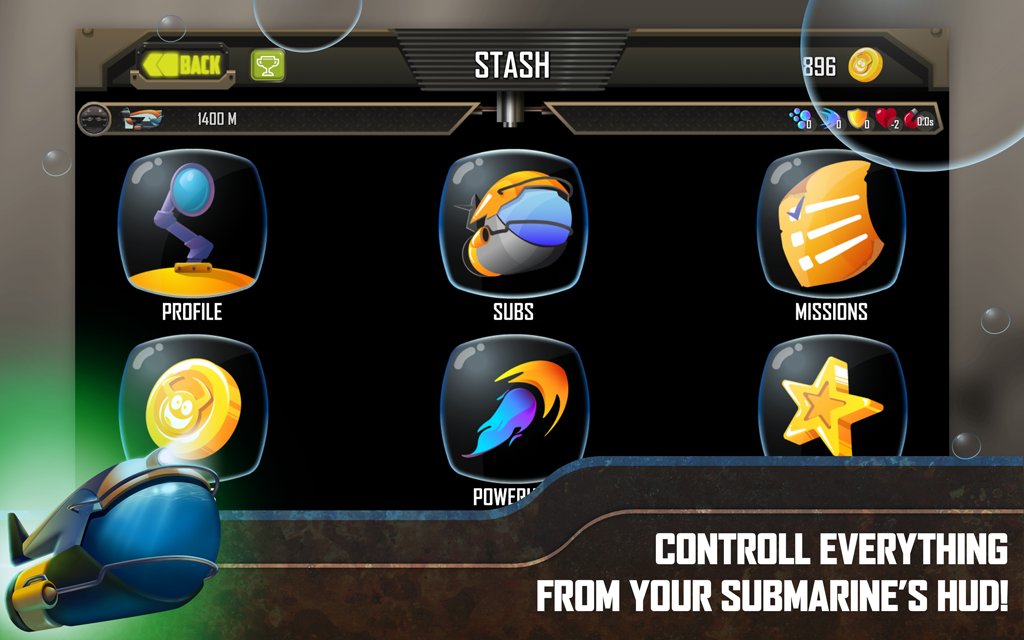
Task: Go back using the BACK button
Action: [184, 66]
